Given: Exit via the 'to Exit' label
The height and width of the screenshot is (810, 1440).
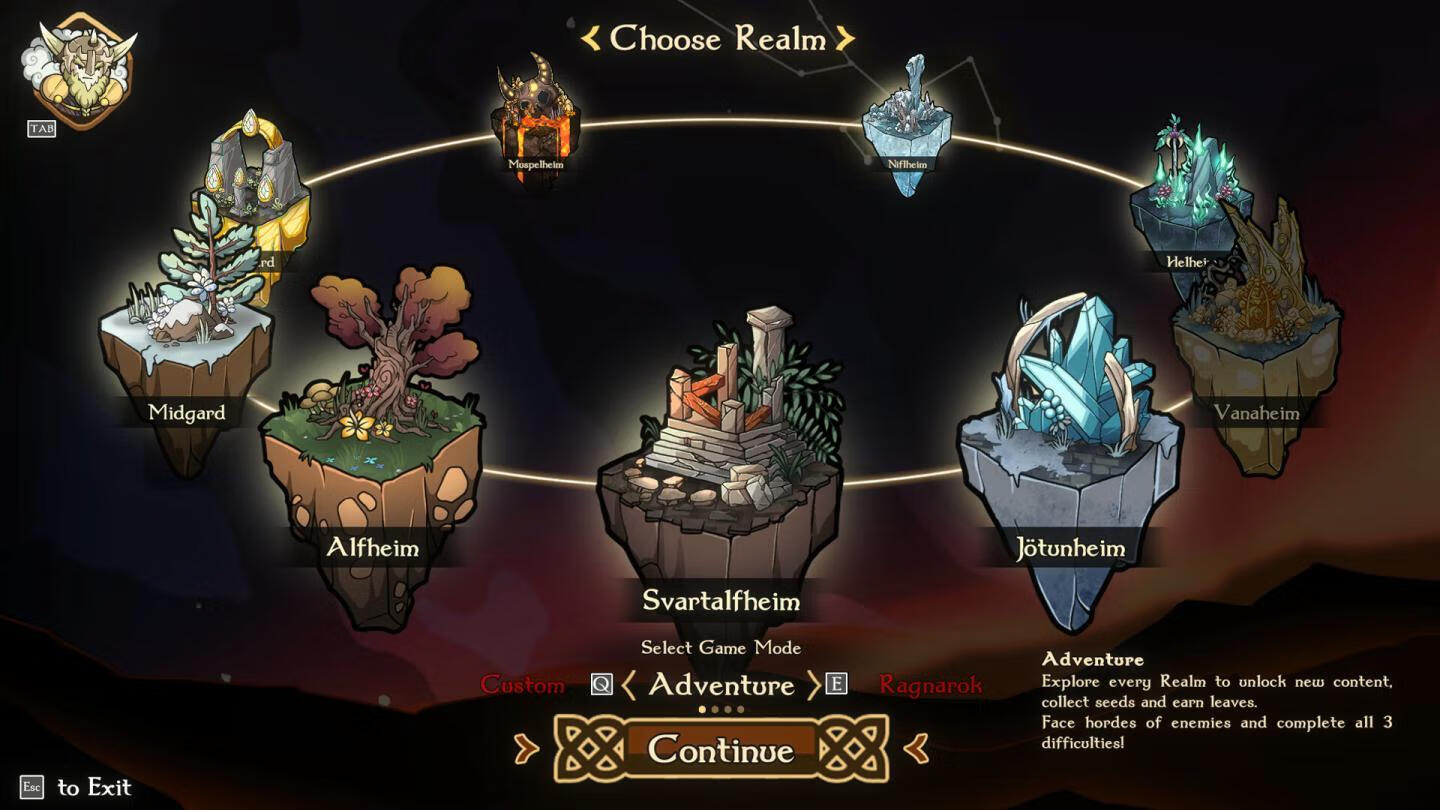Looking at the screenshot, I should (x=94, y=788).
